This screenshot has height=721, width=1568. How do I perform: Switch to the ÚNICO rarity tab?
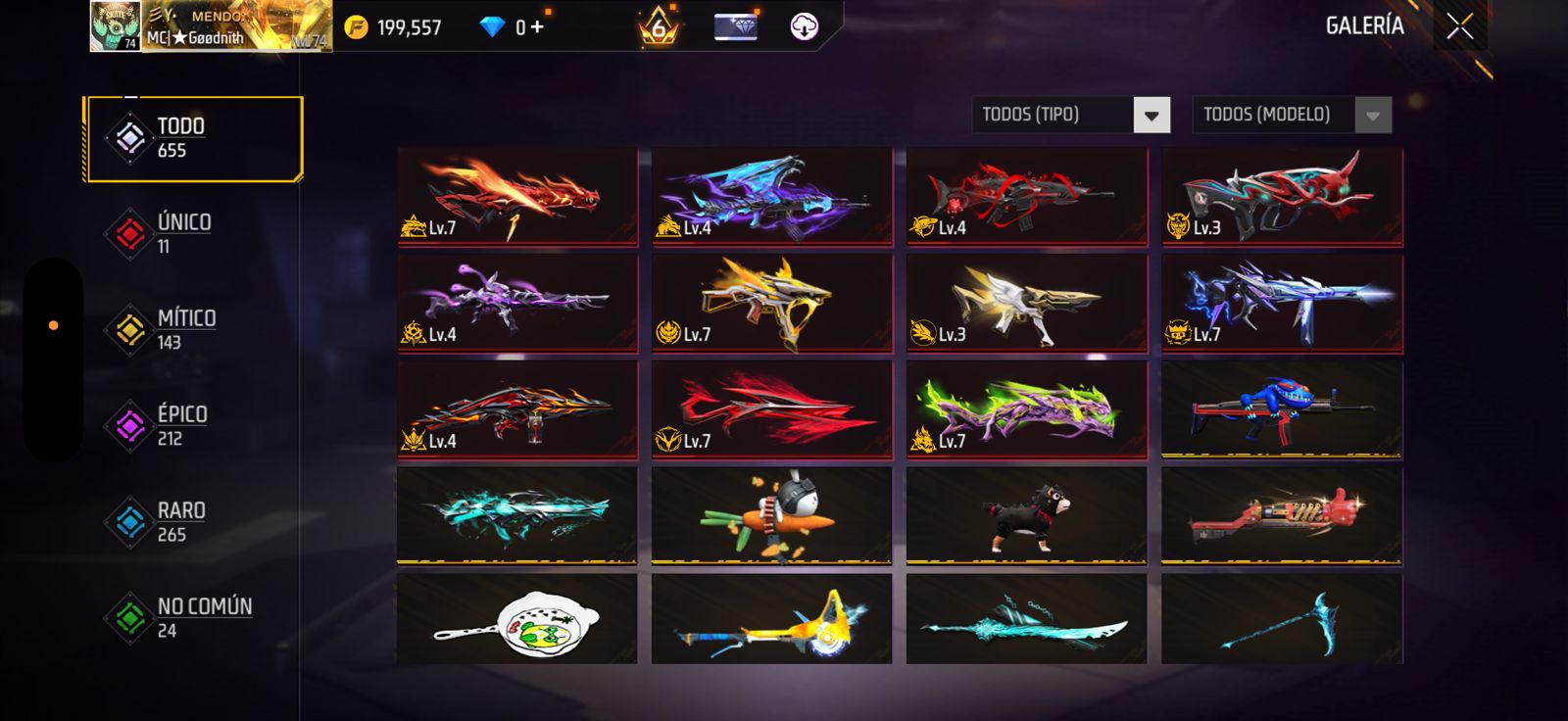click(x=183, y=233)
